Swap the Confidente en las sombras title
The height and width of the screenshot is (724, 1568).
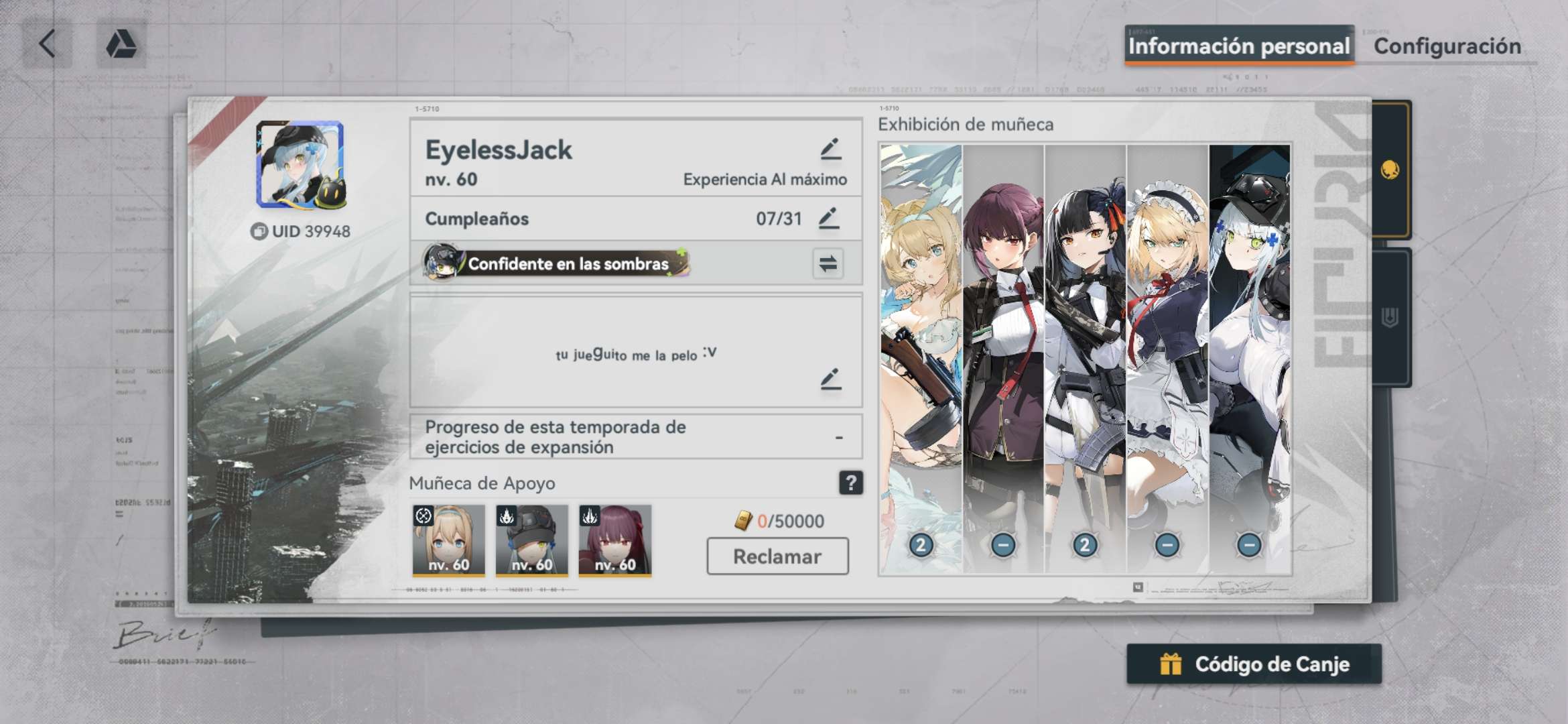pyautogui.click(x=828, y=263)
